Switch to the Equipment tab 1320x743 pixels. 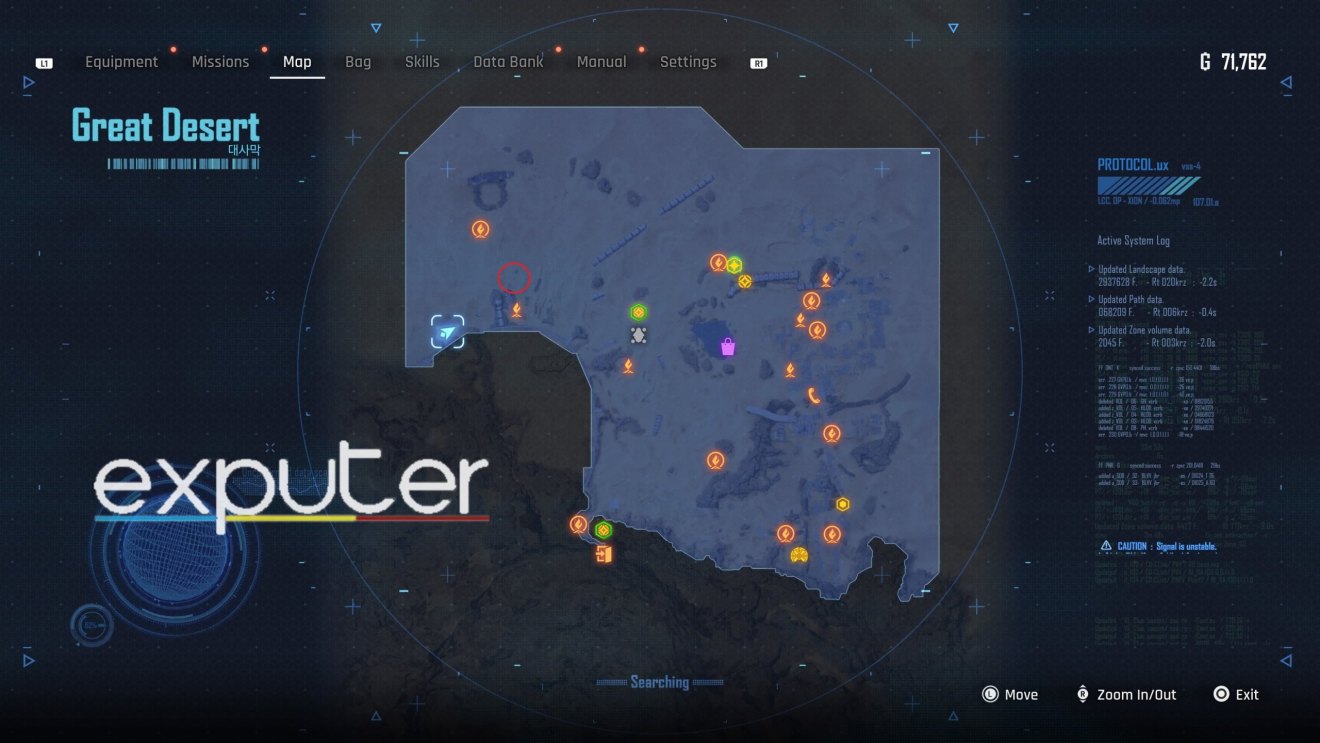(x=121, y=62)
